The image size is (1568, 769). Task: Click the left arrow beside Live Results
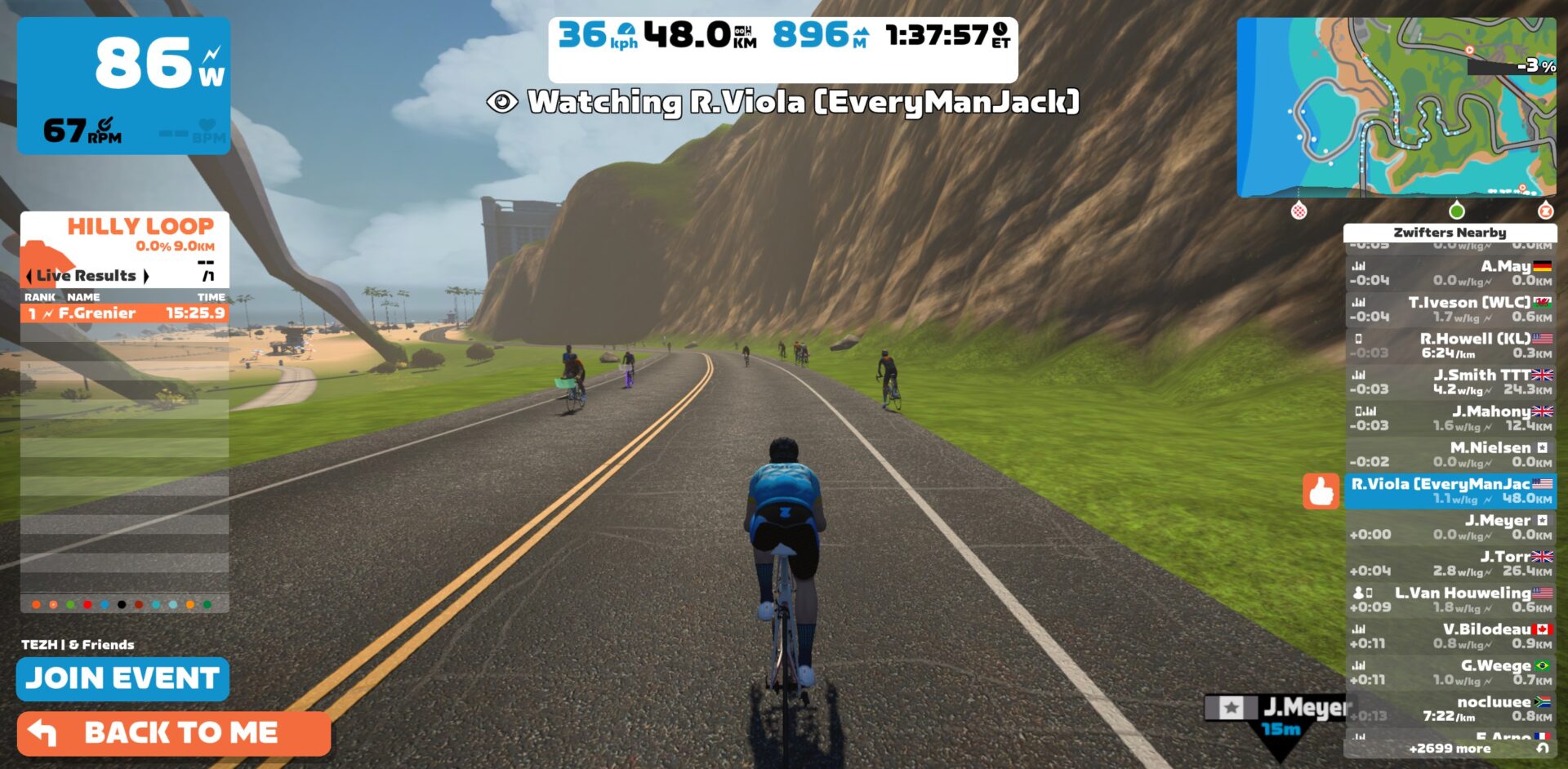[30, 276]
